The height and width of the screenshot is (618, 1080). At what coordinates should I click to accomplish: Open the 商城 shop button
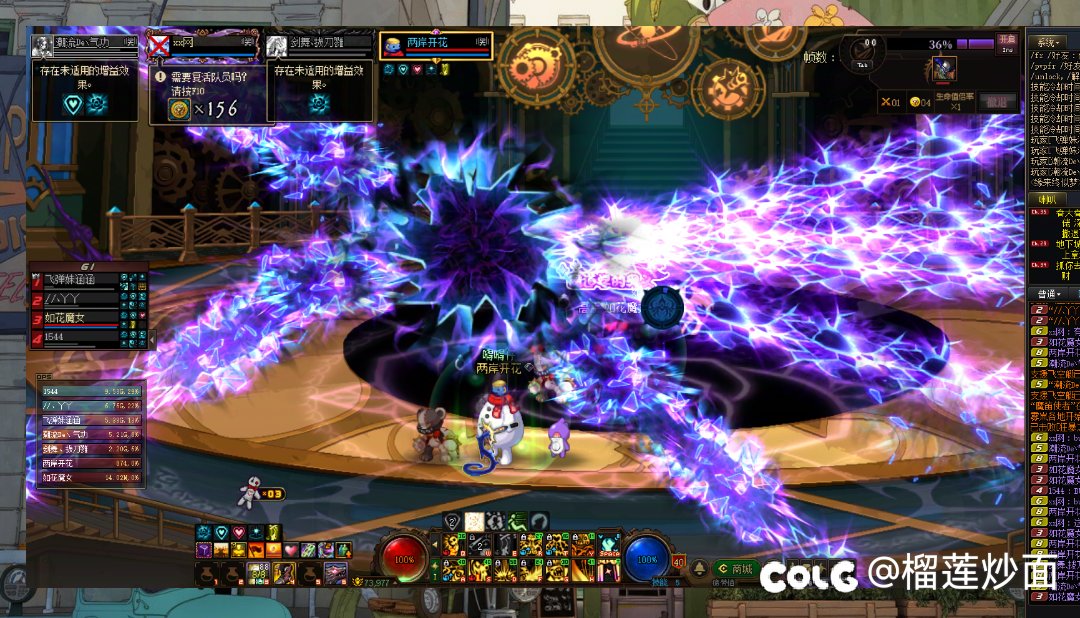[736, 569]
